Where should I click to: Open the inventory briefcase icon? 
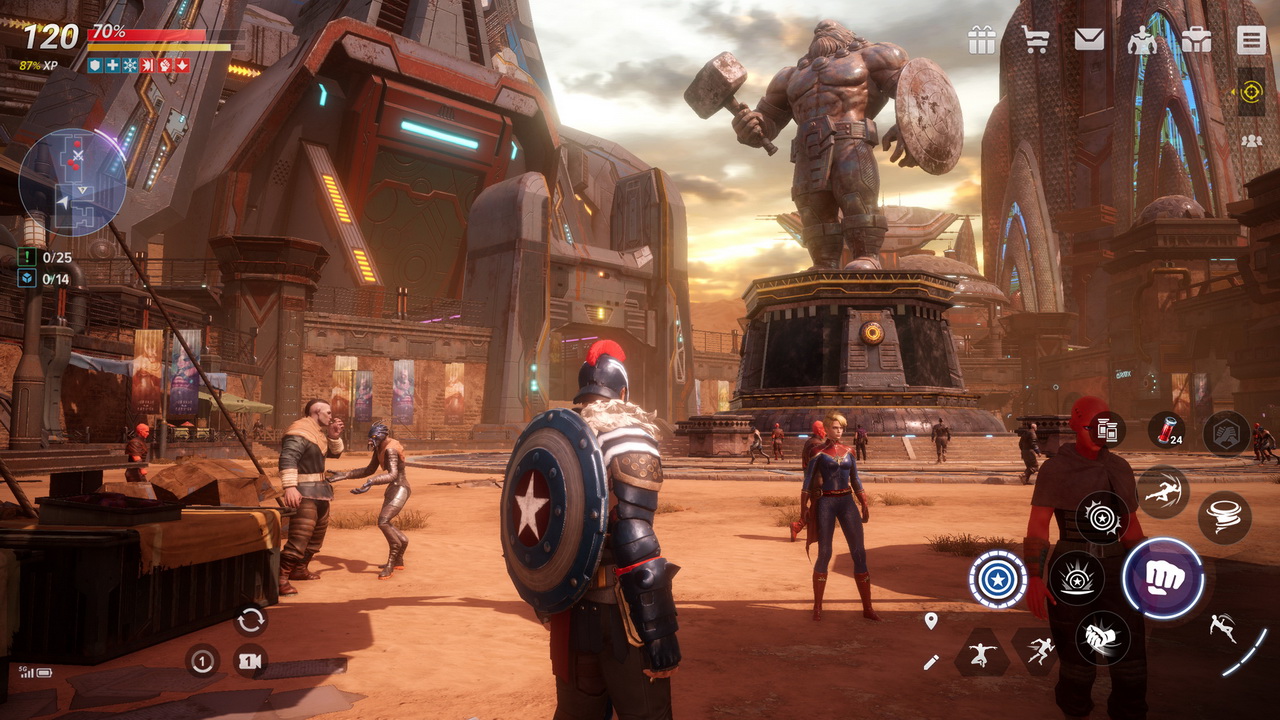[1196, 41]
